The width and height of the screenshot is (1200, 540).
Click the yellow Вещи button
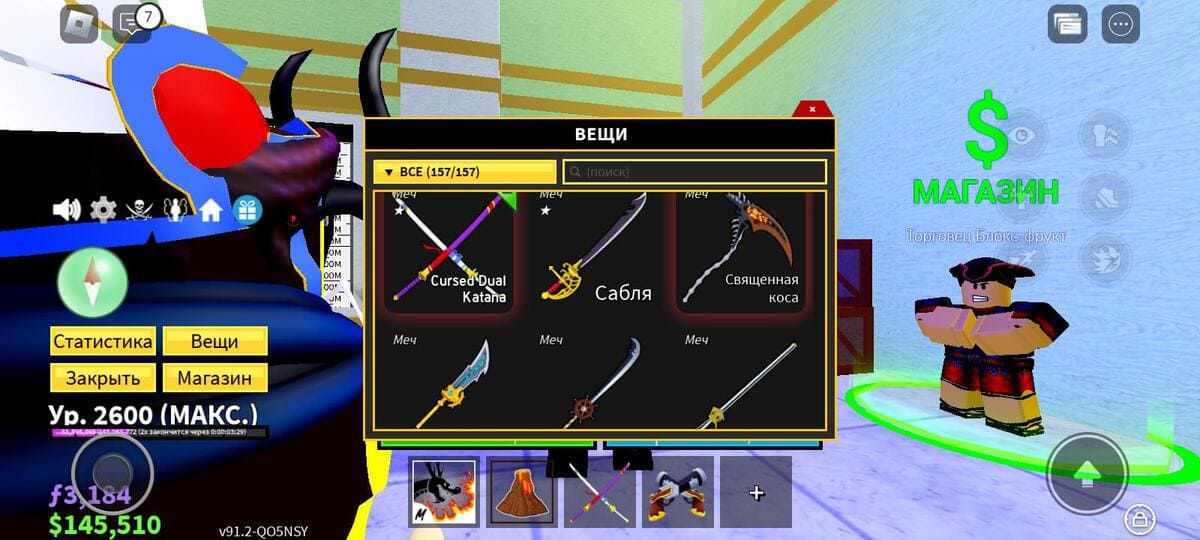[x=215, y=341]
